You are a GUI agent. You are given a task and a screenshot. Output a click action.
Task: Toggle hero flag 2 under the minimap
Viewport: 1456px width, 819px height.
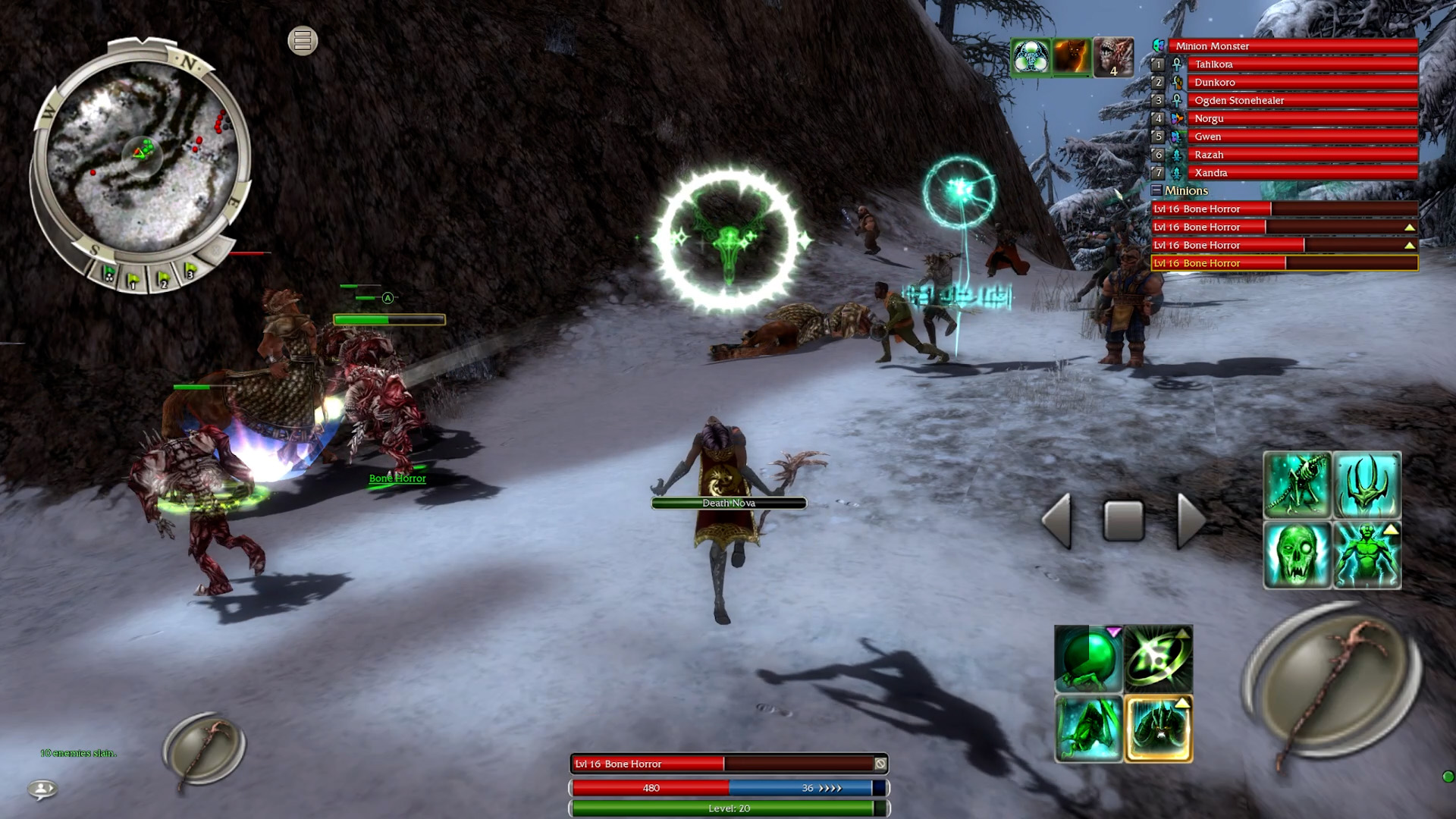163,278
